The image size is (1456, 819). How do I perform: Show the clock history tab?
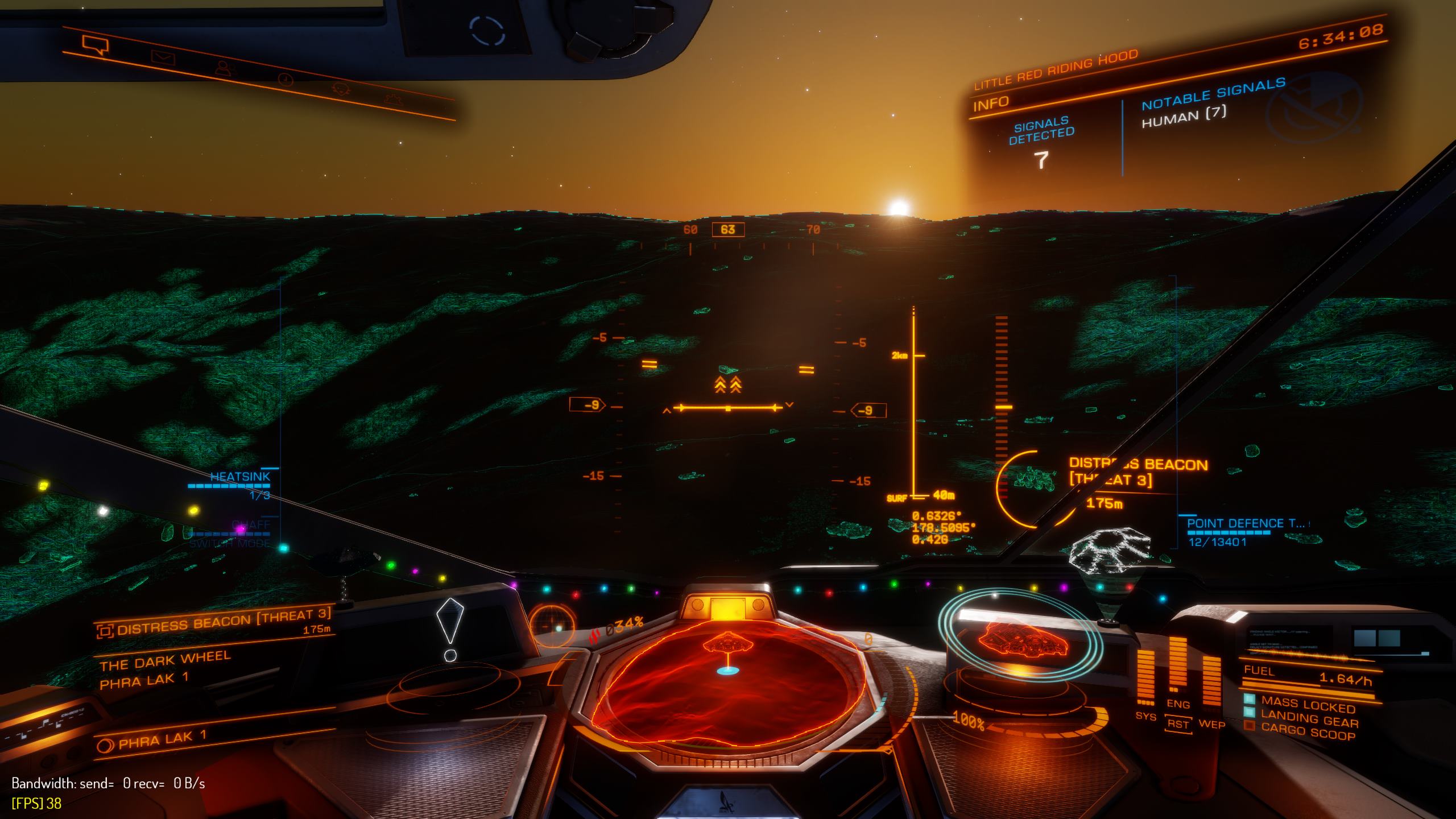pos(285,80)
